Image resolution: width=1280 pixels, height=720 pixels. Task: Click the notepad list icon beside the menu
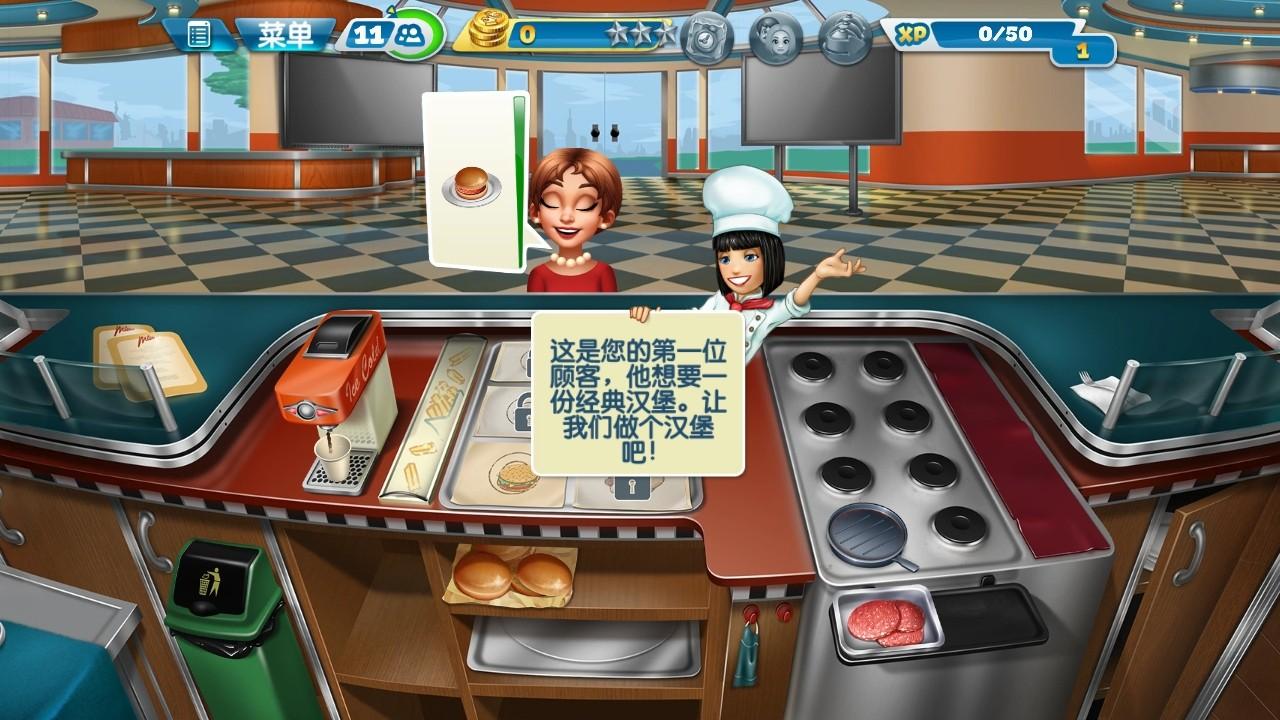tap(199, 33)
